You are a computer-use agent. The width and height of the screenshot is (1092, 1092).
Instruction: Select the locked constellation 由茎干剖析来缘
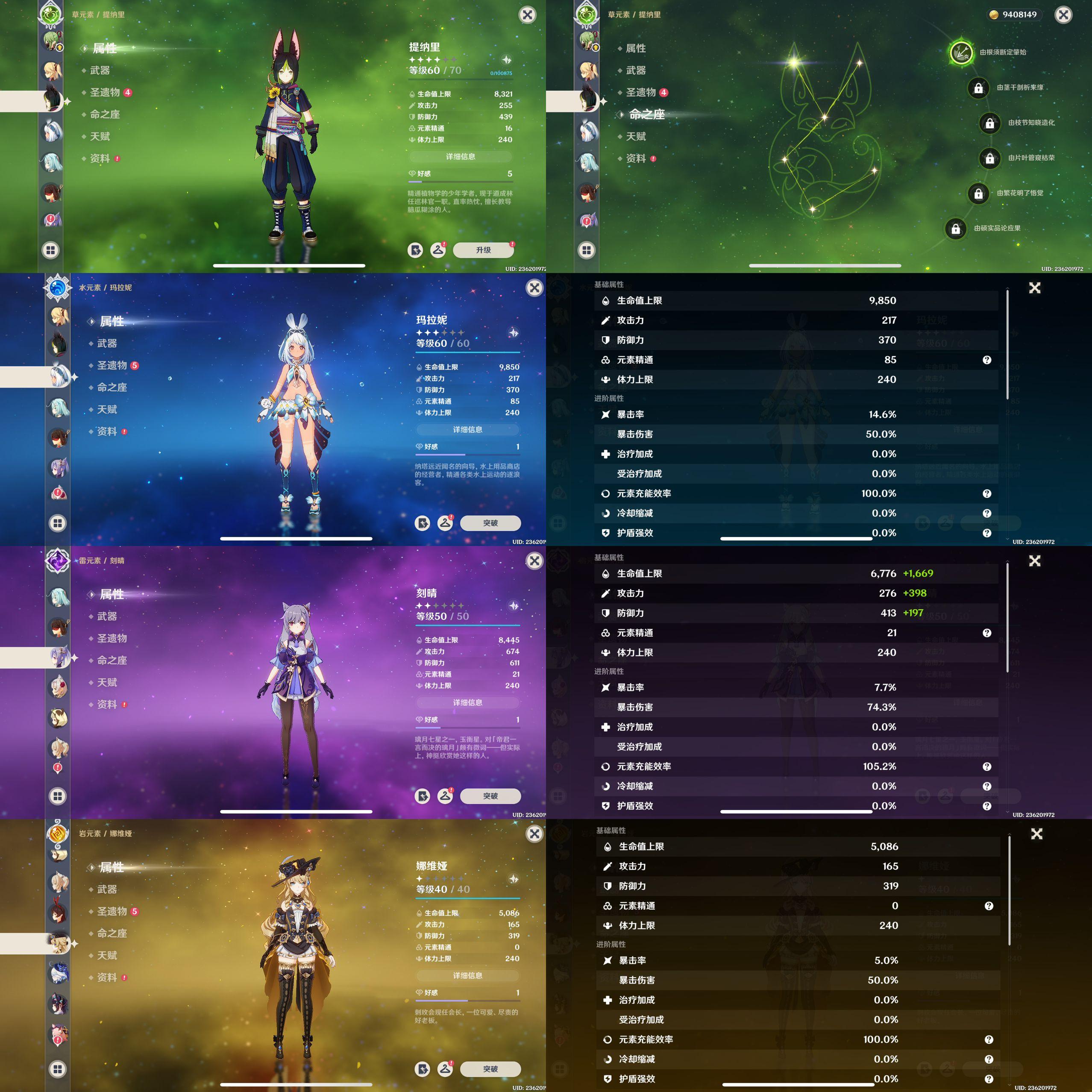(x=978, y=88)
